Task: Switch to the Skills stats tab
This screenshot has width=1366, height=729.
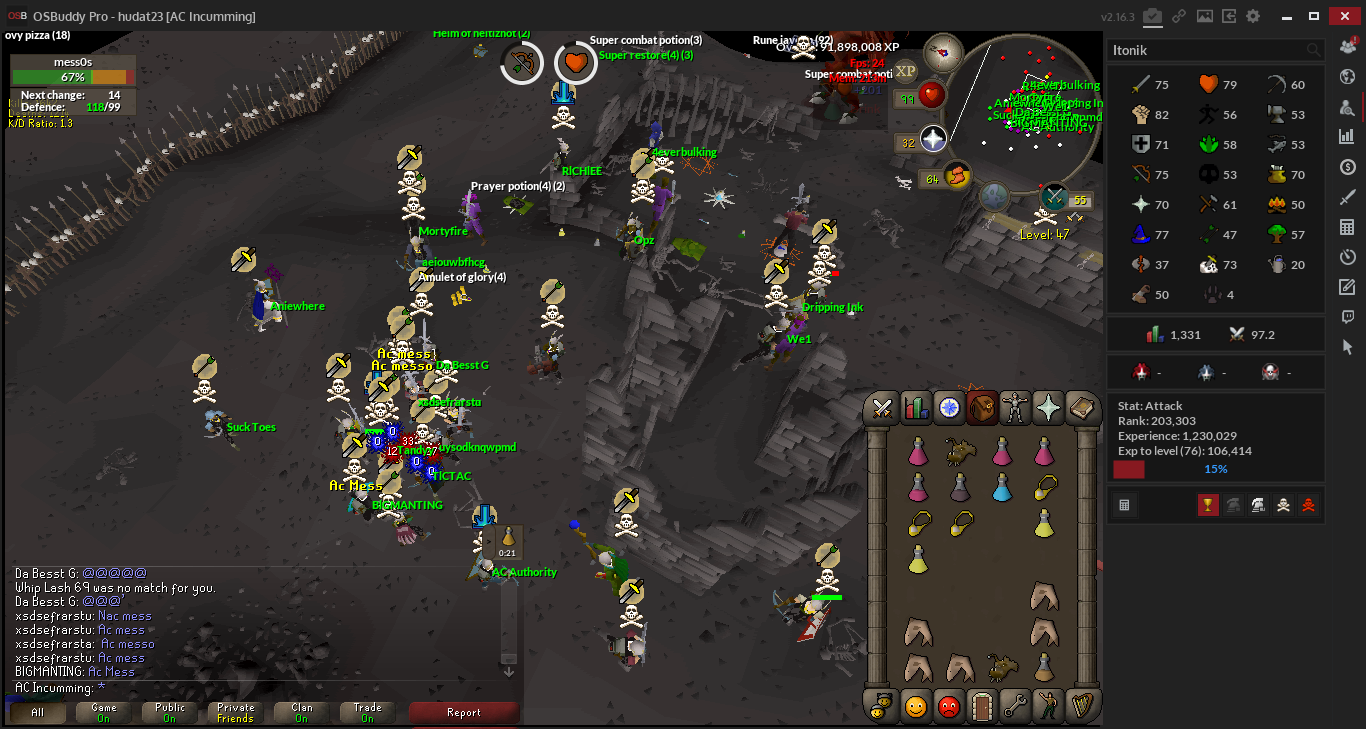Action: coord(915,408)
